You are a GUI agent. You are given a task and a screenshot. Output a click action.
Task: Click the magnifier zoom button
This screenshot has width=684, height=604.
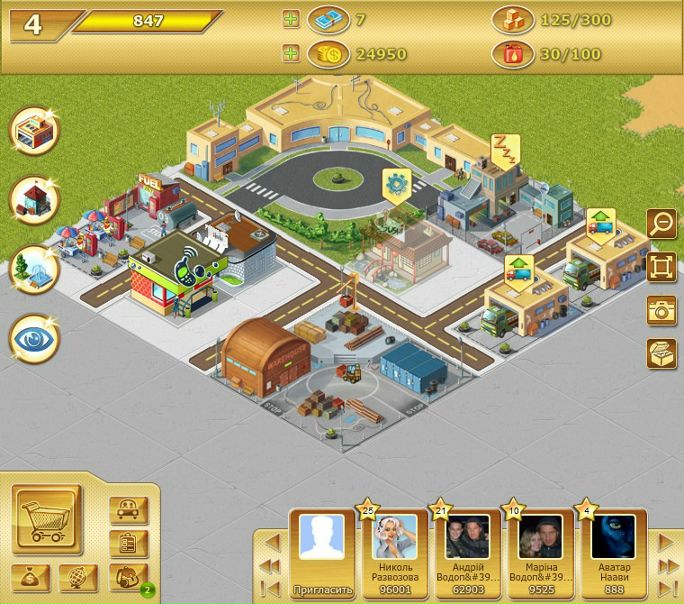(x=661, y=222)
